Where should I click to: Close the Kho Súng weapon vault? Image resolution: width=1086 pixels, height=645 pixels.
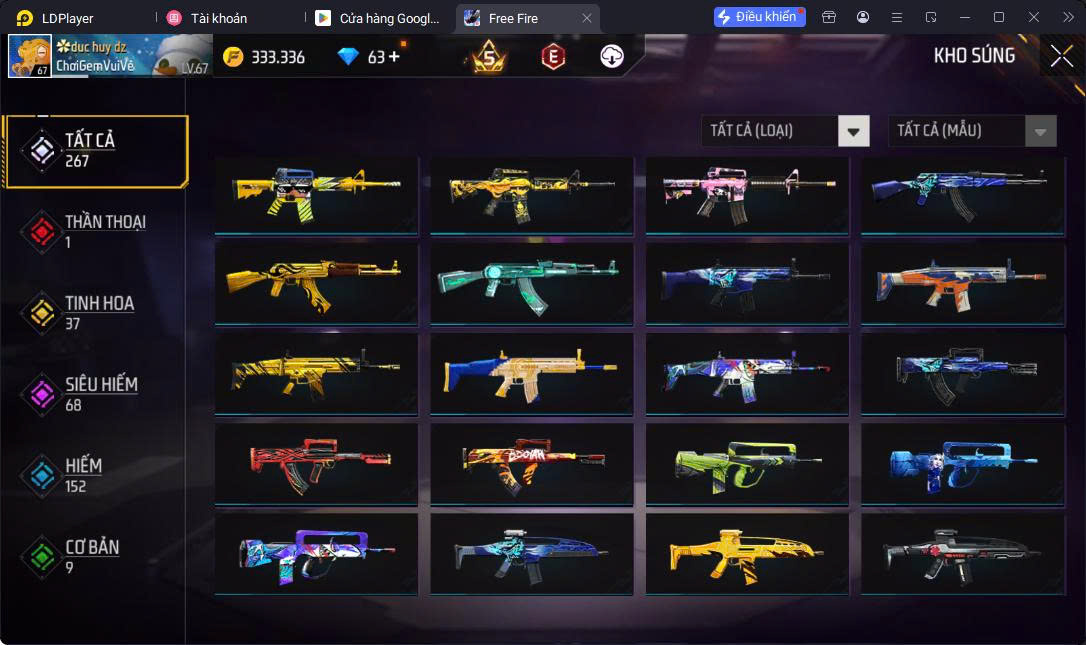pyautogui.click(x=1061, y=56)
